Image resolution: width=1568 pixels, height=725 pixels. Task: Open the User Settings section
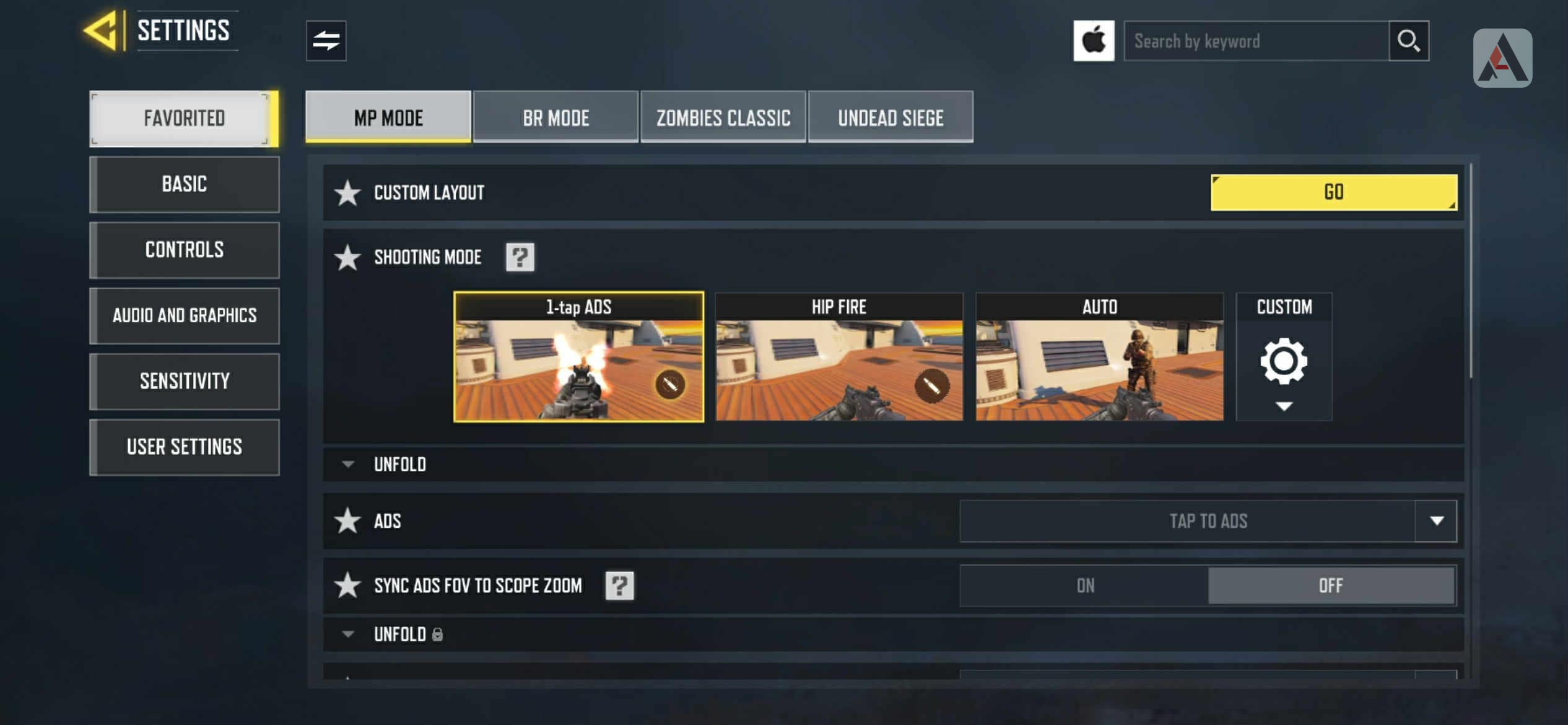pos(185,447)
